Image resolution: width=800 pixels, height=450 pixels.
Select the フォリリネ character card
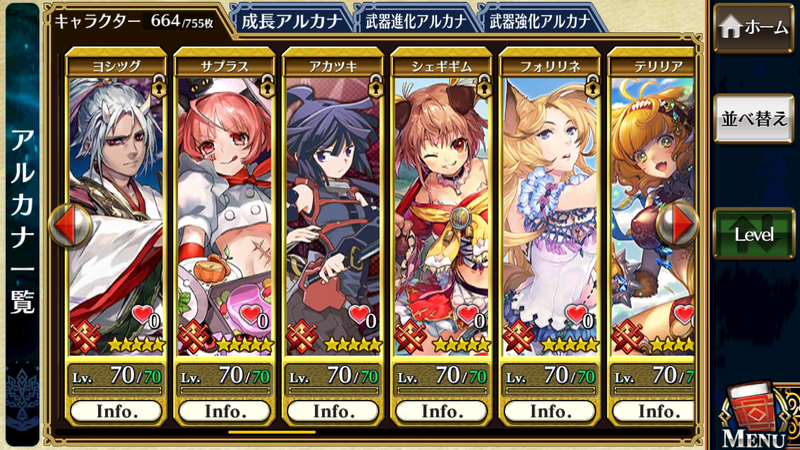550,210
